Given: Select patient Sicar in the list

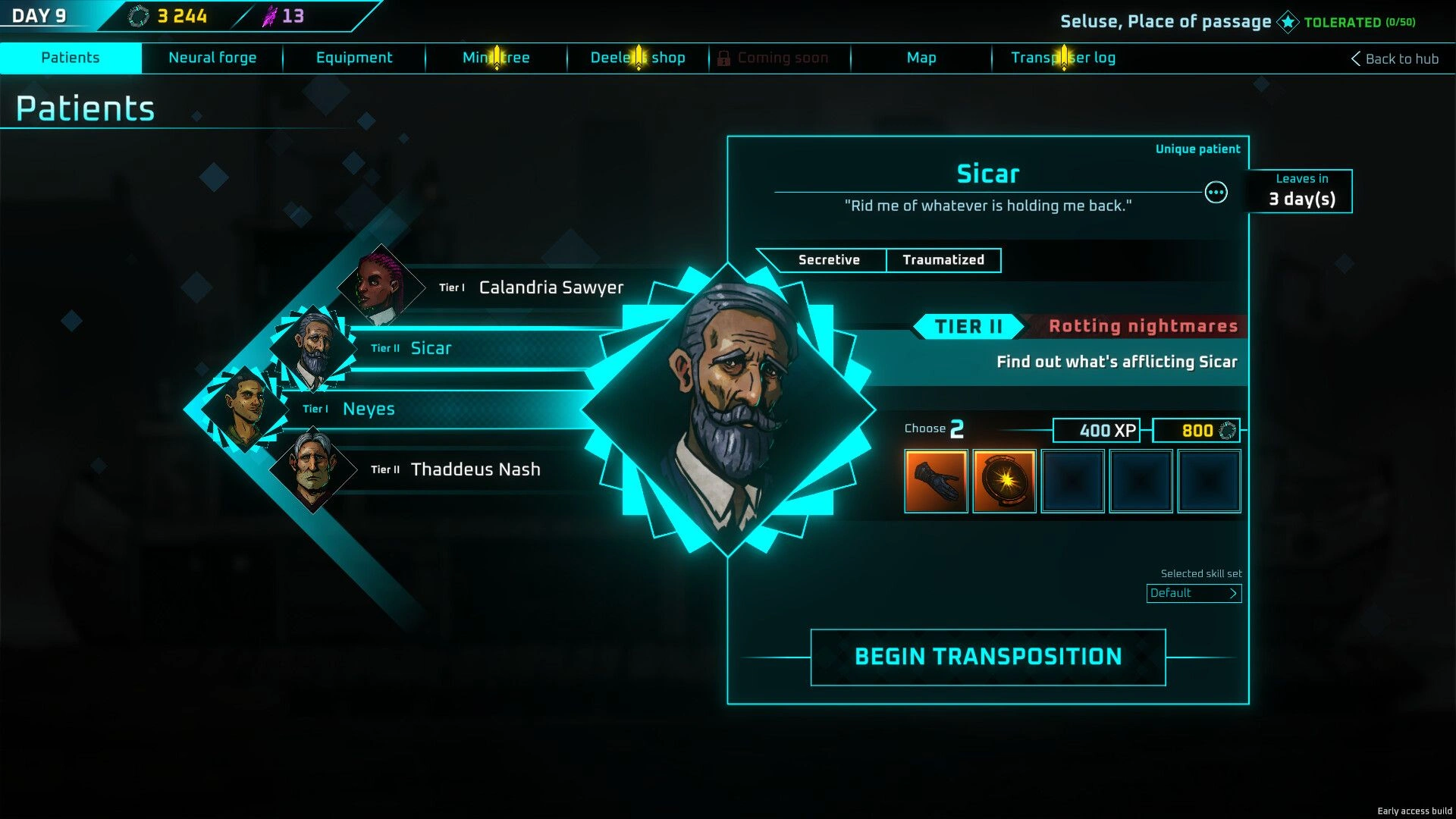Looking at the screenshot, I should (x=431, y=348).
